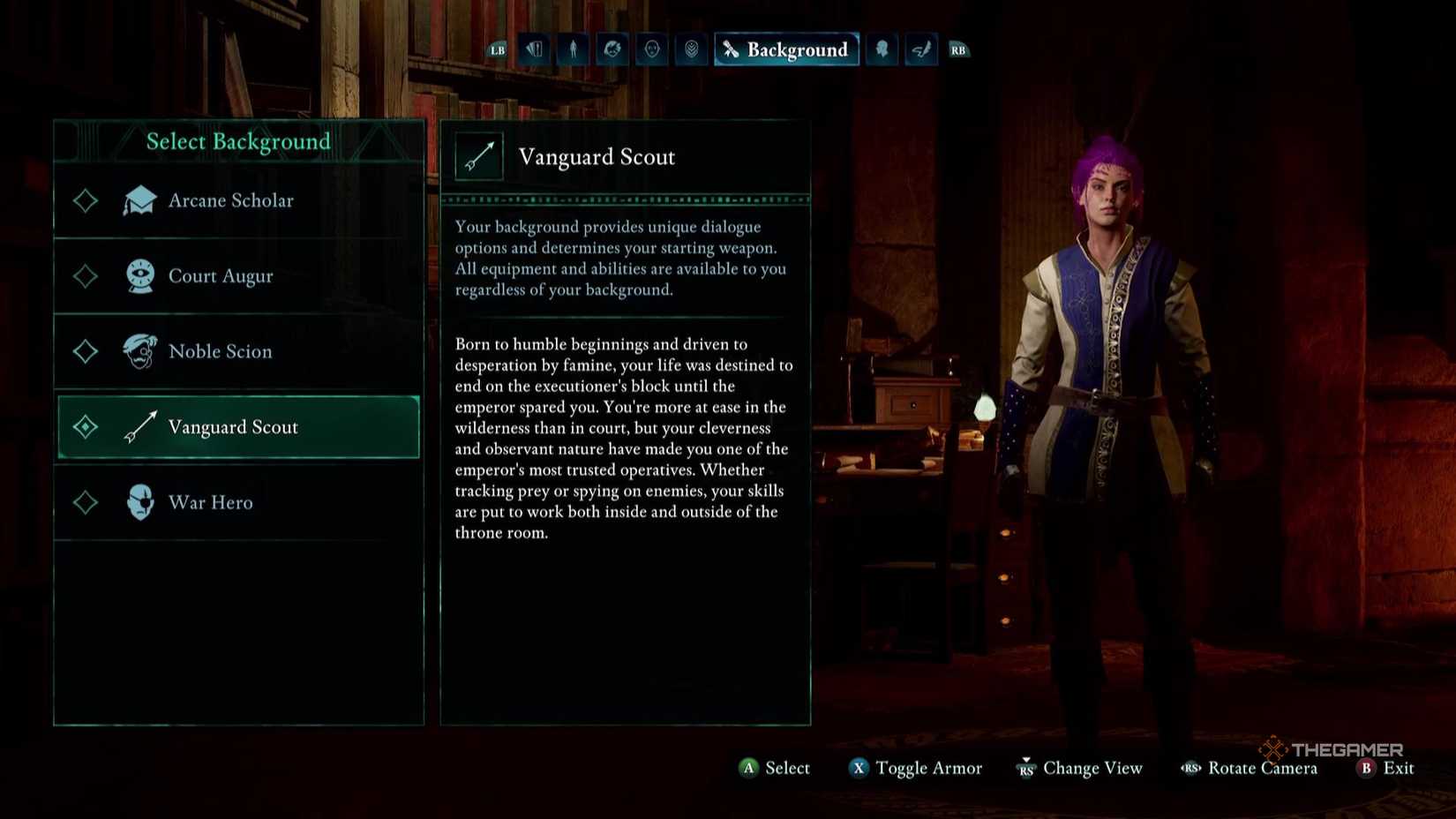Switch to the hair style tab
Screen dimensions: 1456x819
[612, 49]
